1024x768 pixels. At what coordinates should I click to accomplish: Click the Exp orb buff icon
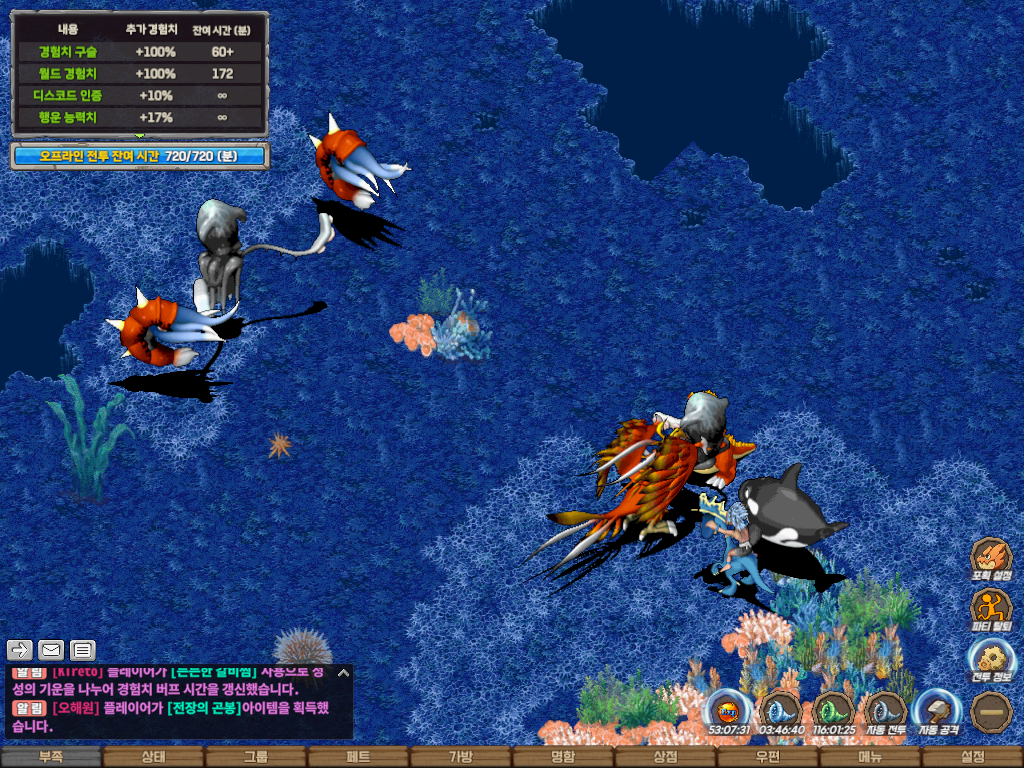pyautogui.click(x=729, y=711)
